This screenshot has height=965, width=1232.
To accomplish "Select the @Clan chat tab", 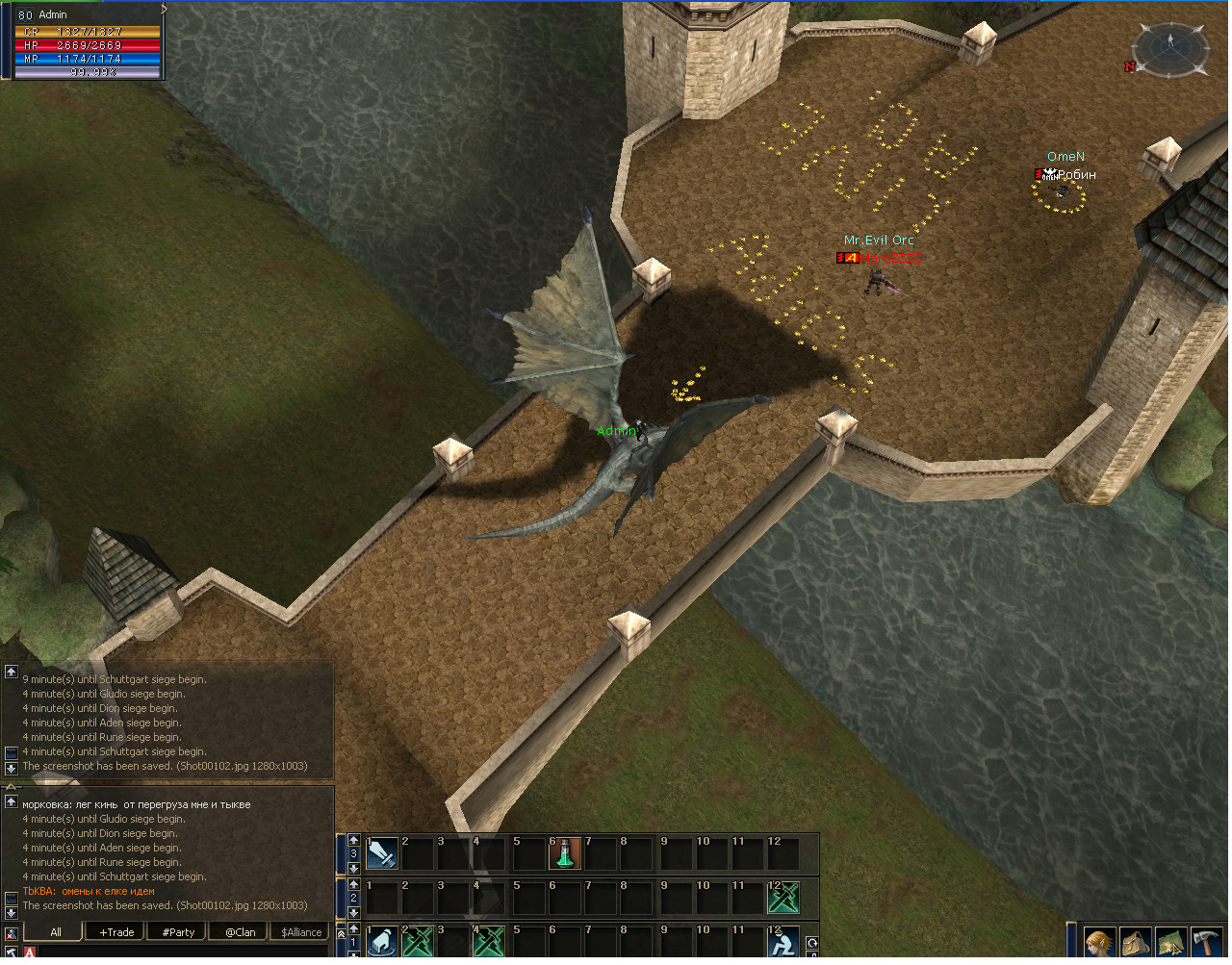I will (x=240, y=931).
